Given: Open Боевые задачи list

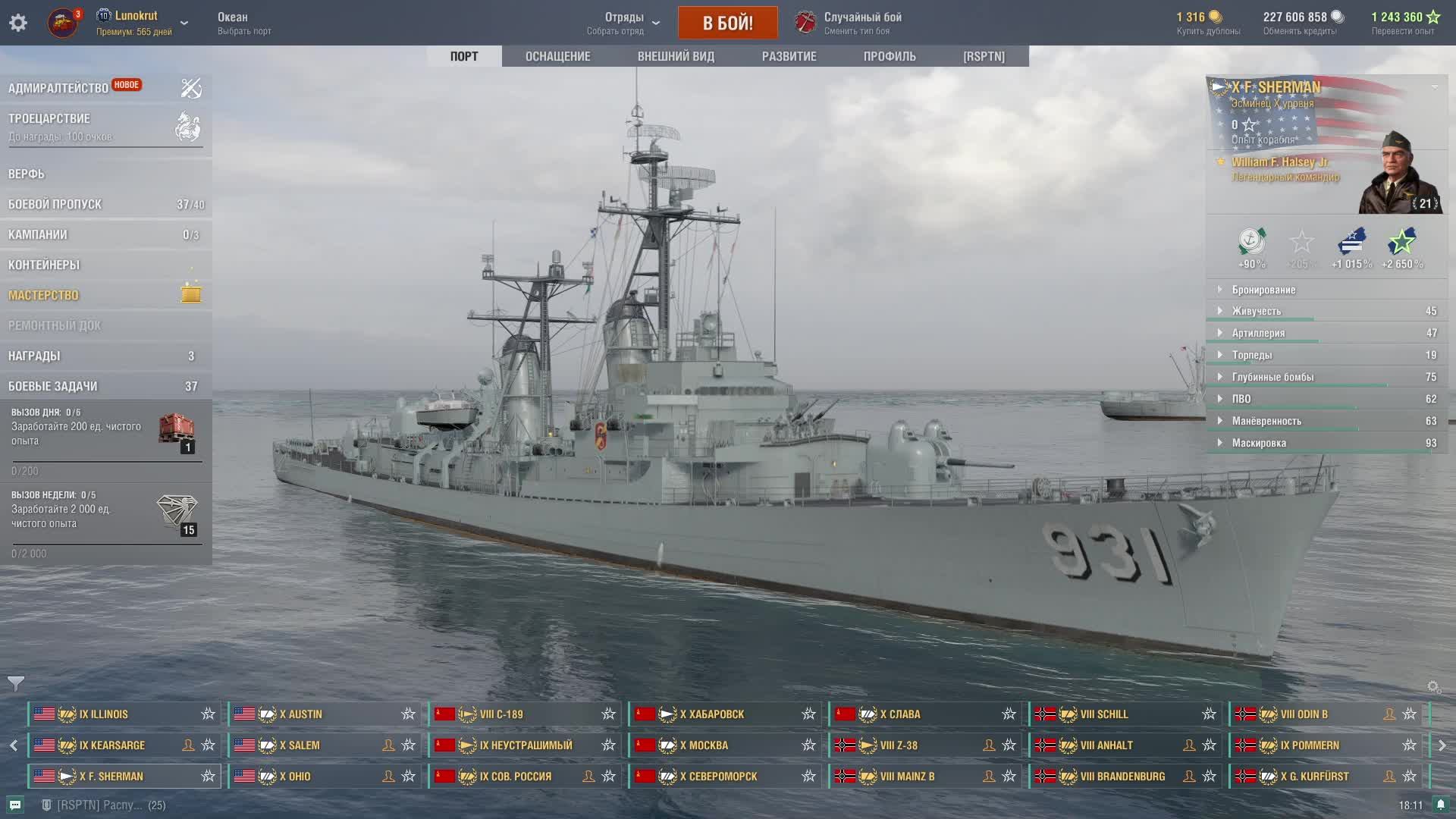Looking at the screenshot, I should point(53,386).
